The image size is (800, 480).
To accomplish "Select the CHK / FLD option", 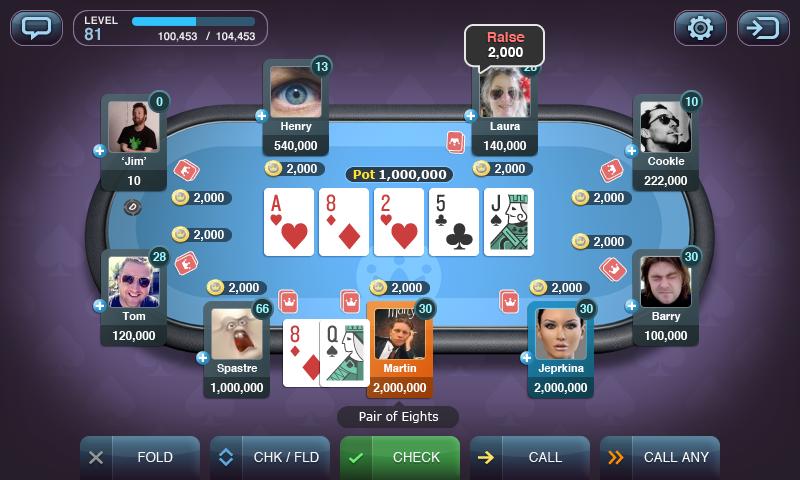I will pos(269,457).
